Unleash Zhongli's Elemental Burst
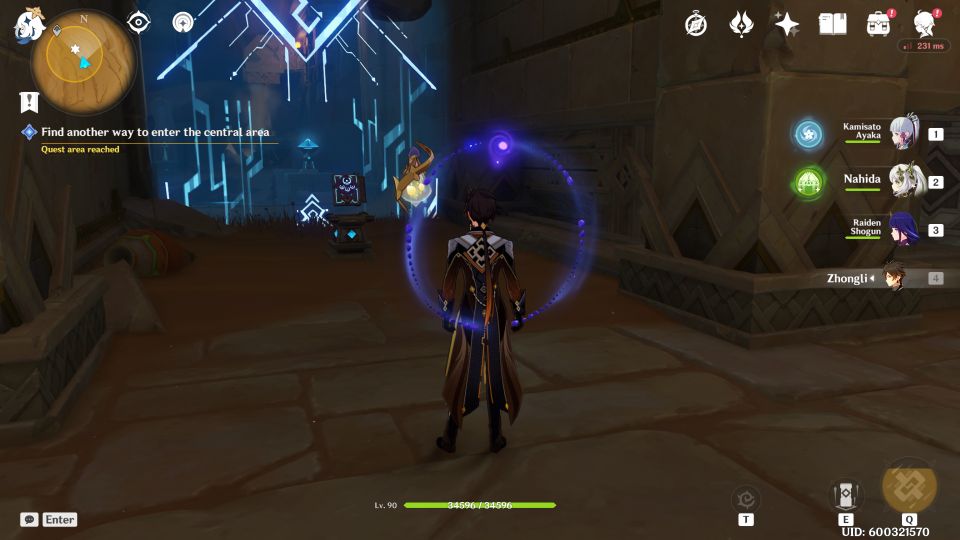 pyautogui.click(x=909, y=487)
